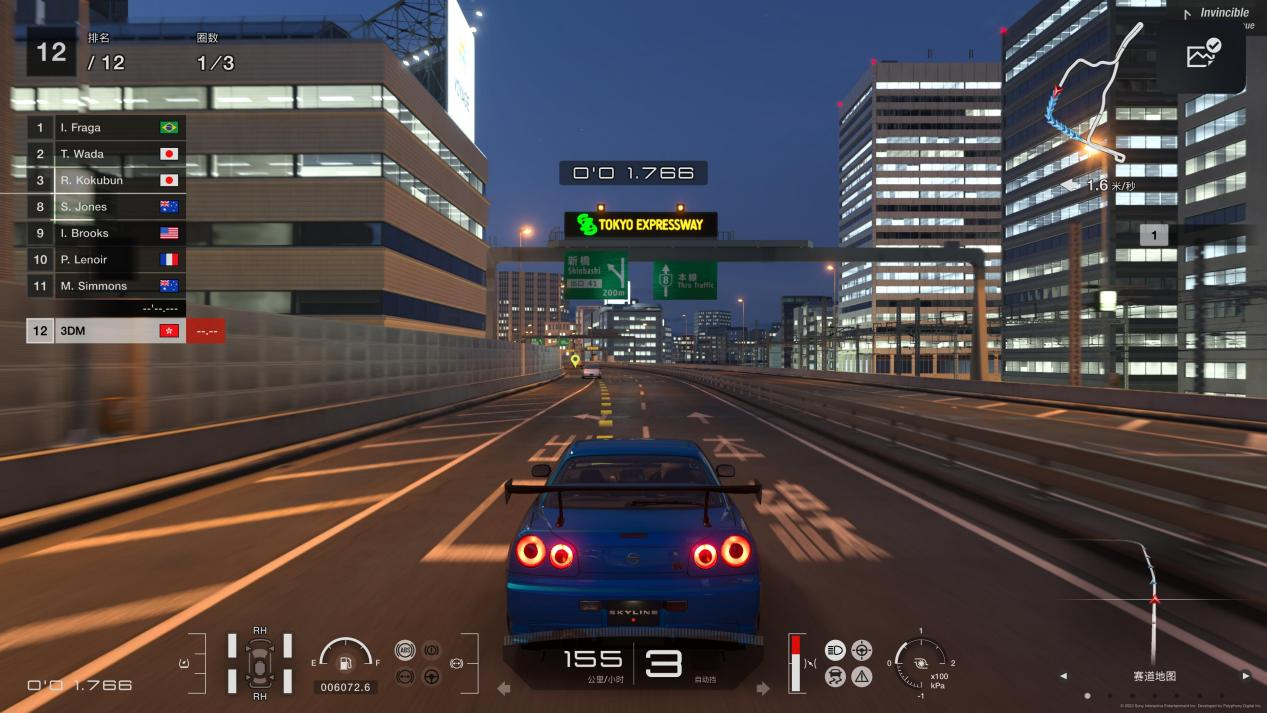The image size is (1267, 713).
Task: Select T. Wada's leaderboard row
Action: tap(105, 154)
